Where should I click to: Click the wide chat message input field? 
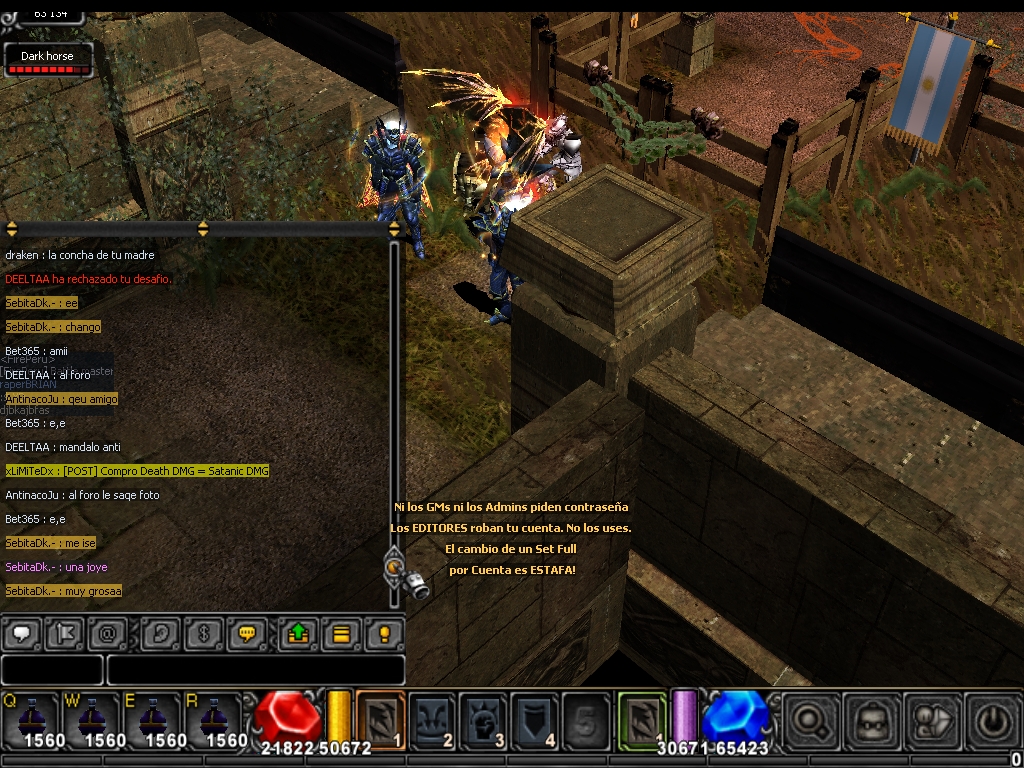click(x=255, y=670)
